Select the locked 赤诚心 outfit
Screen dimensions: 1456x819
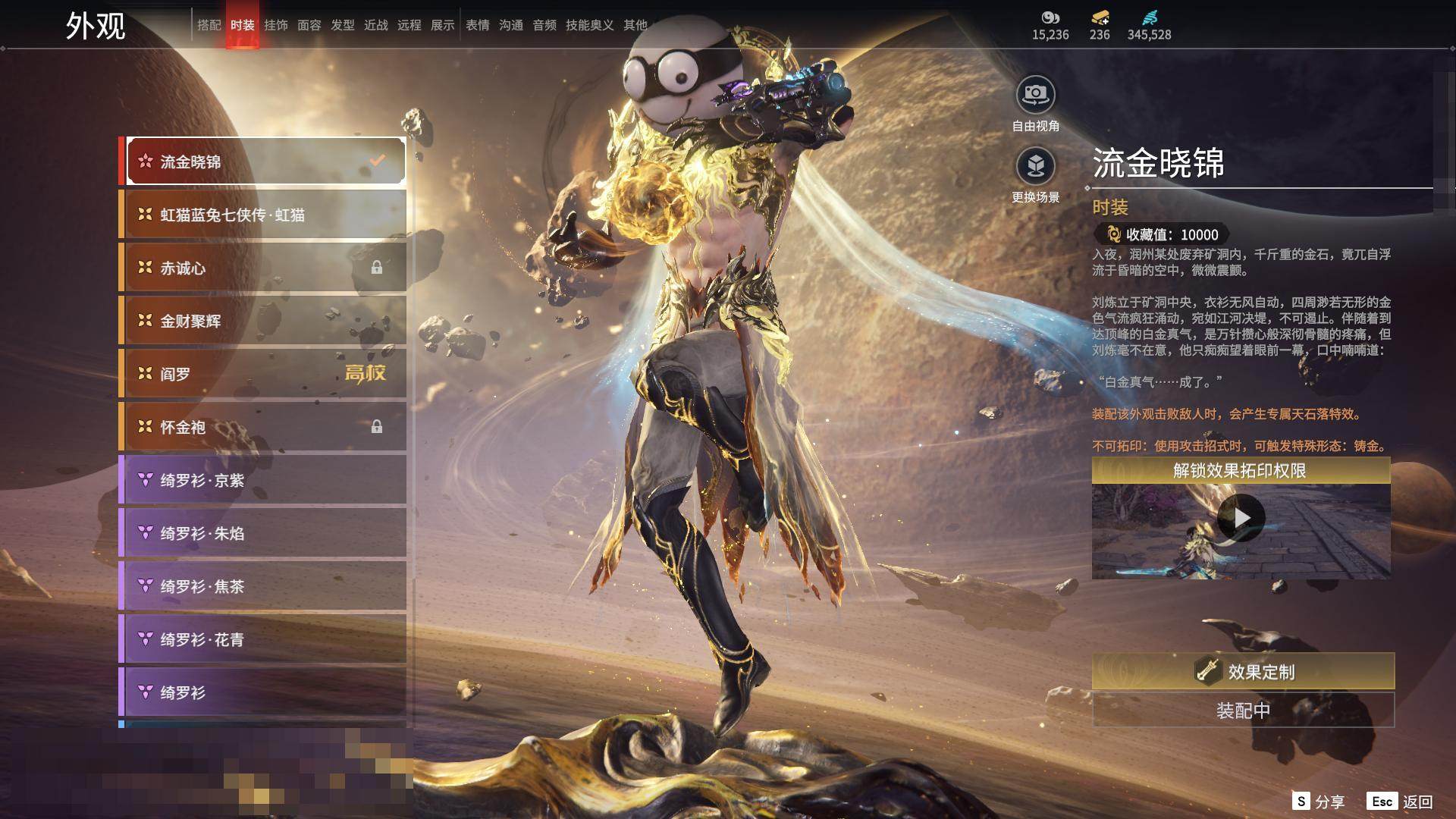[x=265, y=268]
